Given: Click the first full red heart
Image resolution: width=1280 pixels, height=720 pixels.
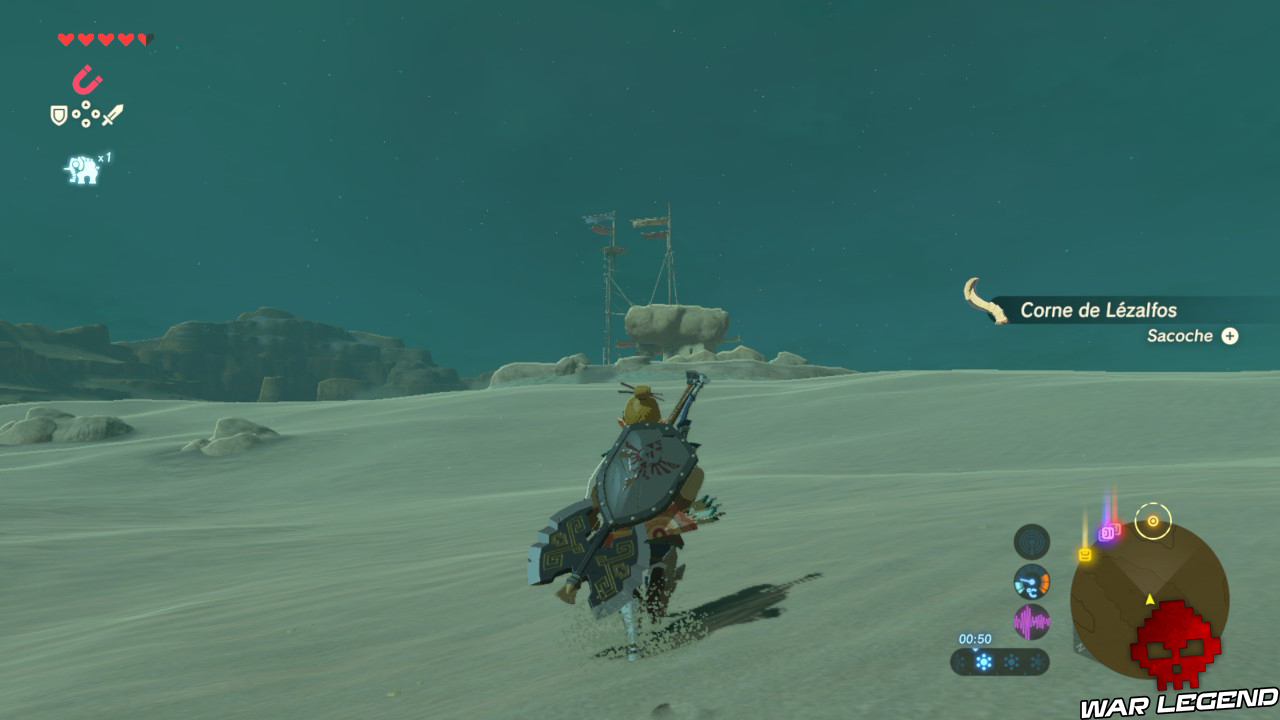Looking at the screenshot, I should coord(64,38).
